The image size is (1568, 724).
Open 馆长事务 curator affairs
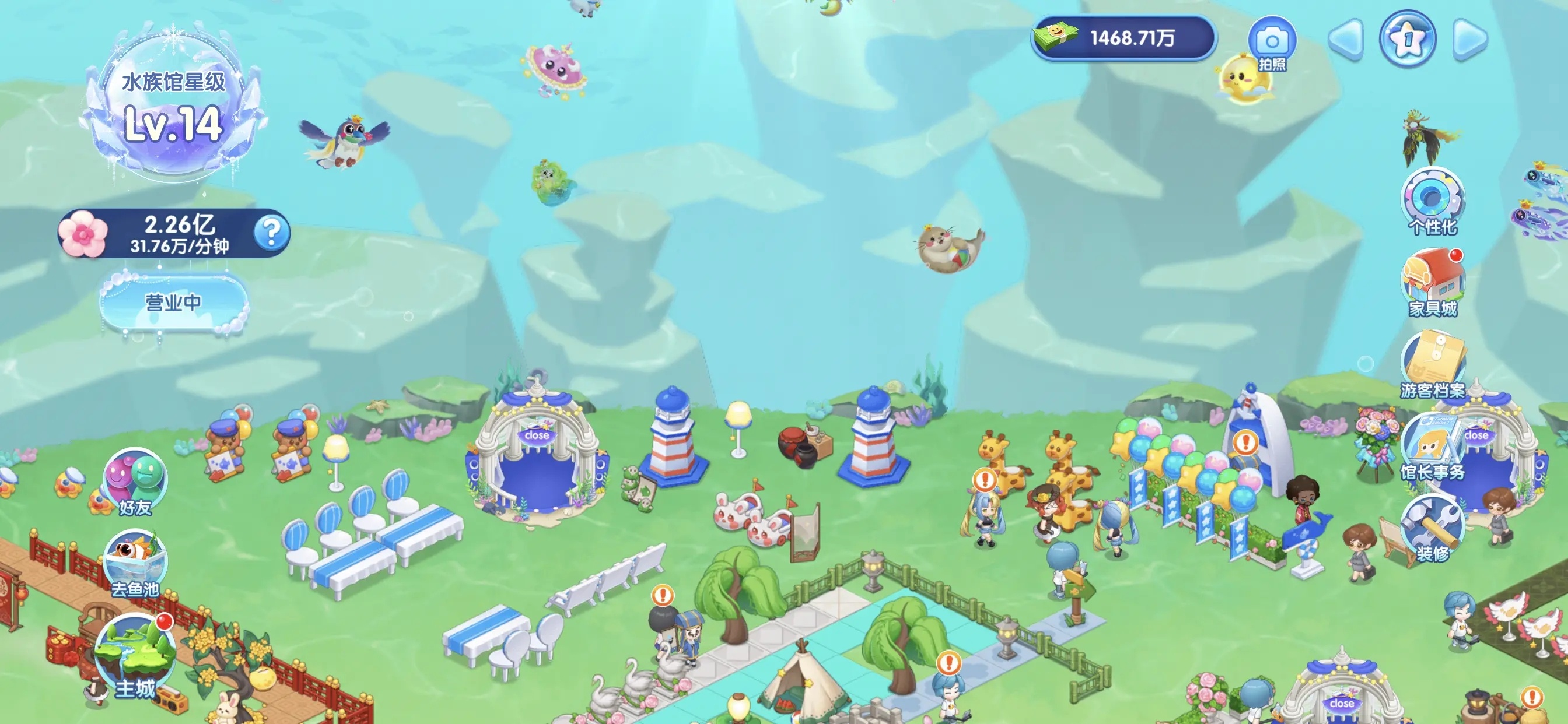point(1432,448)
